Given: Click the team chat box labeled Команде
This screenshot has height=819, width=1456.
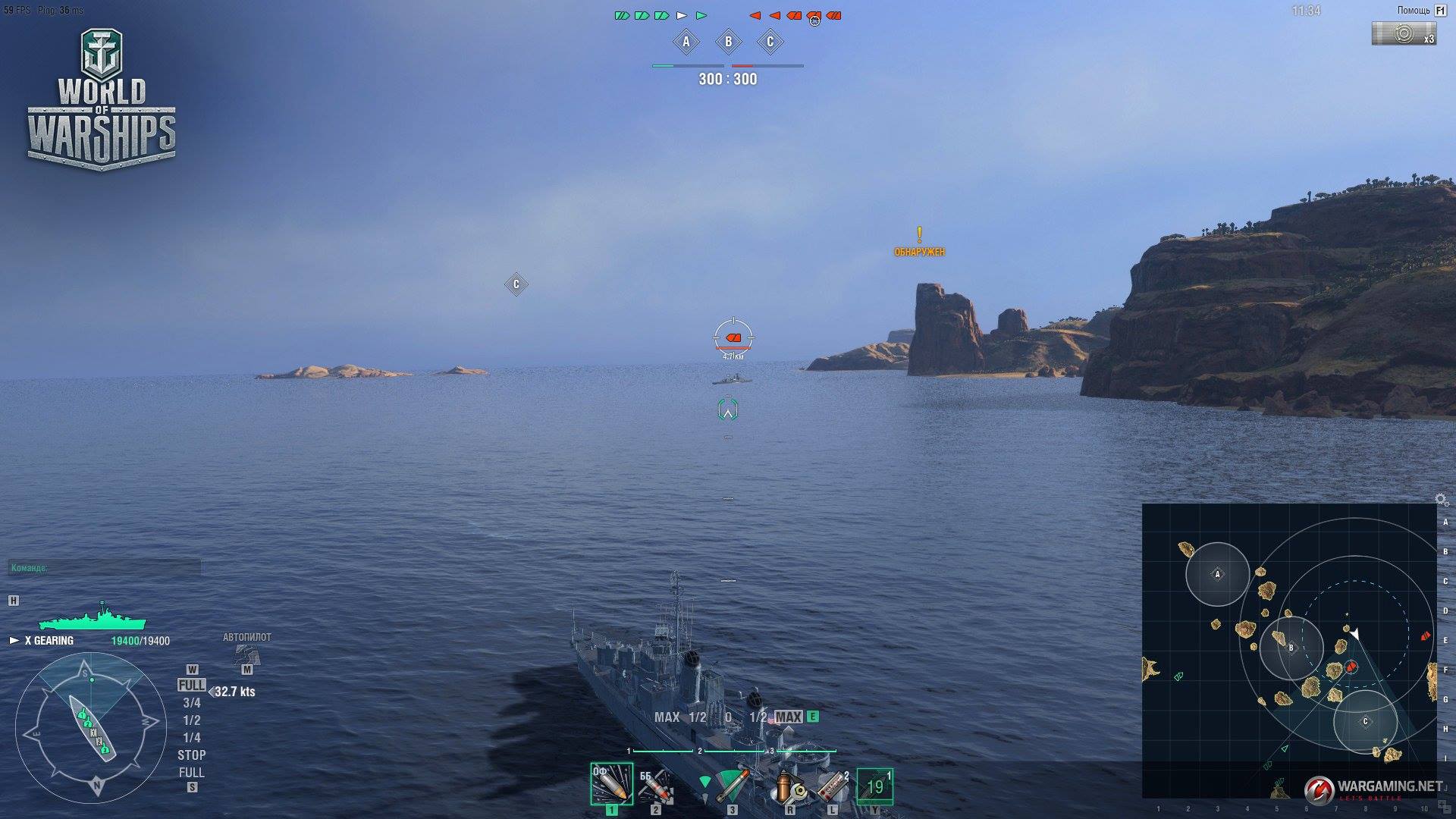Looking at the screenshot, I should [x=104, y=567].
